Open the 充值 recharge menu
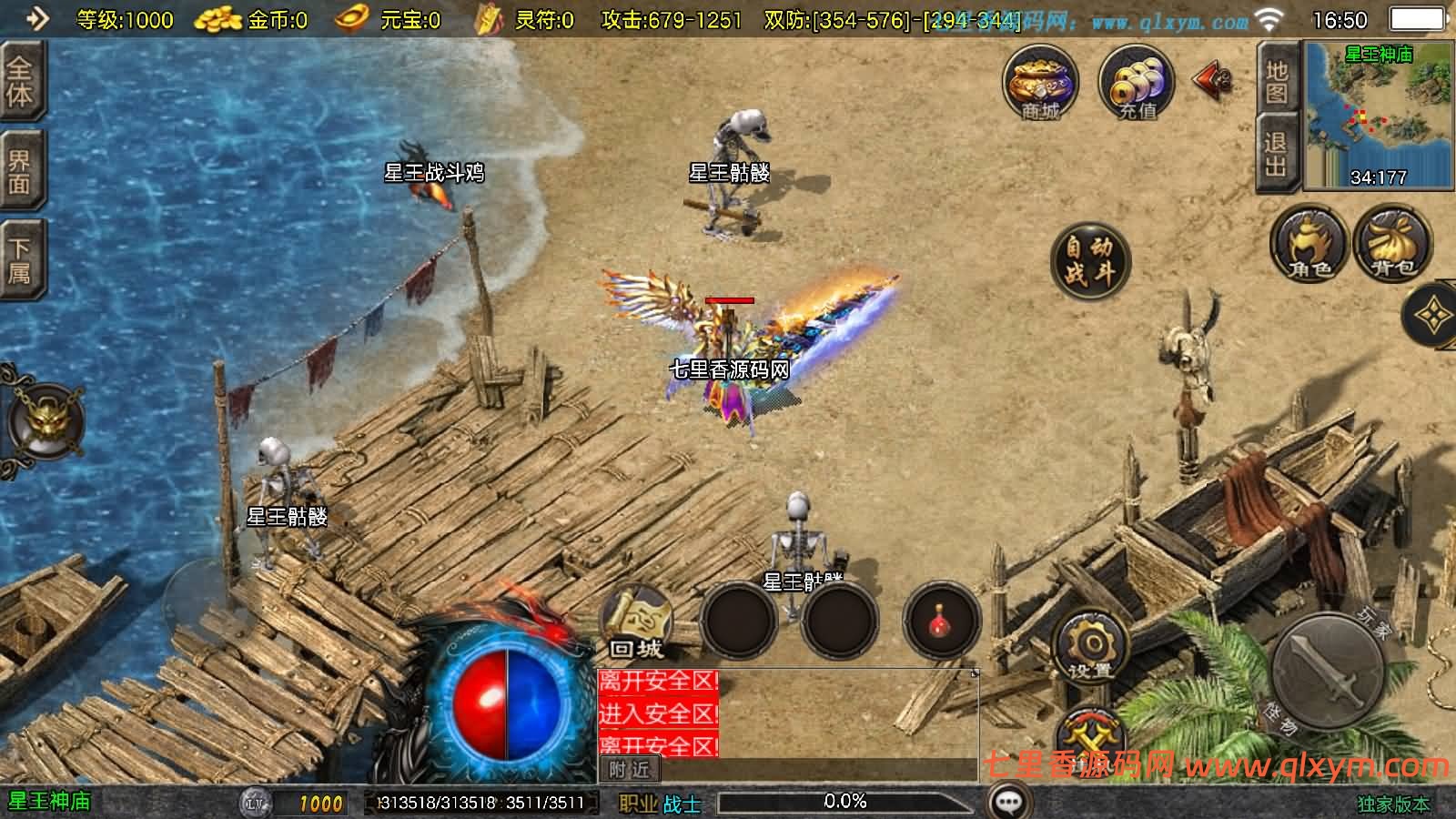 tap(1137, 83)
